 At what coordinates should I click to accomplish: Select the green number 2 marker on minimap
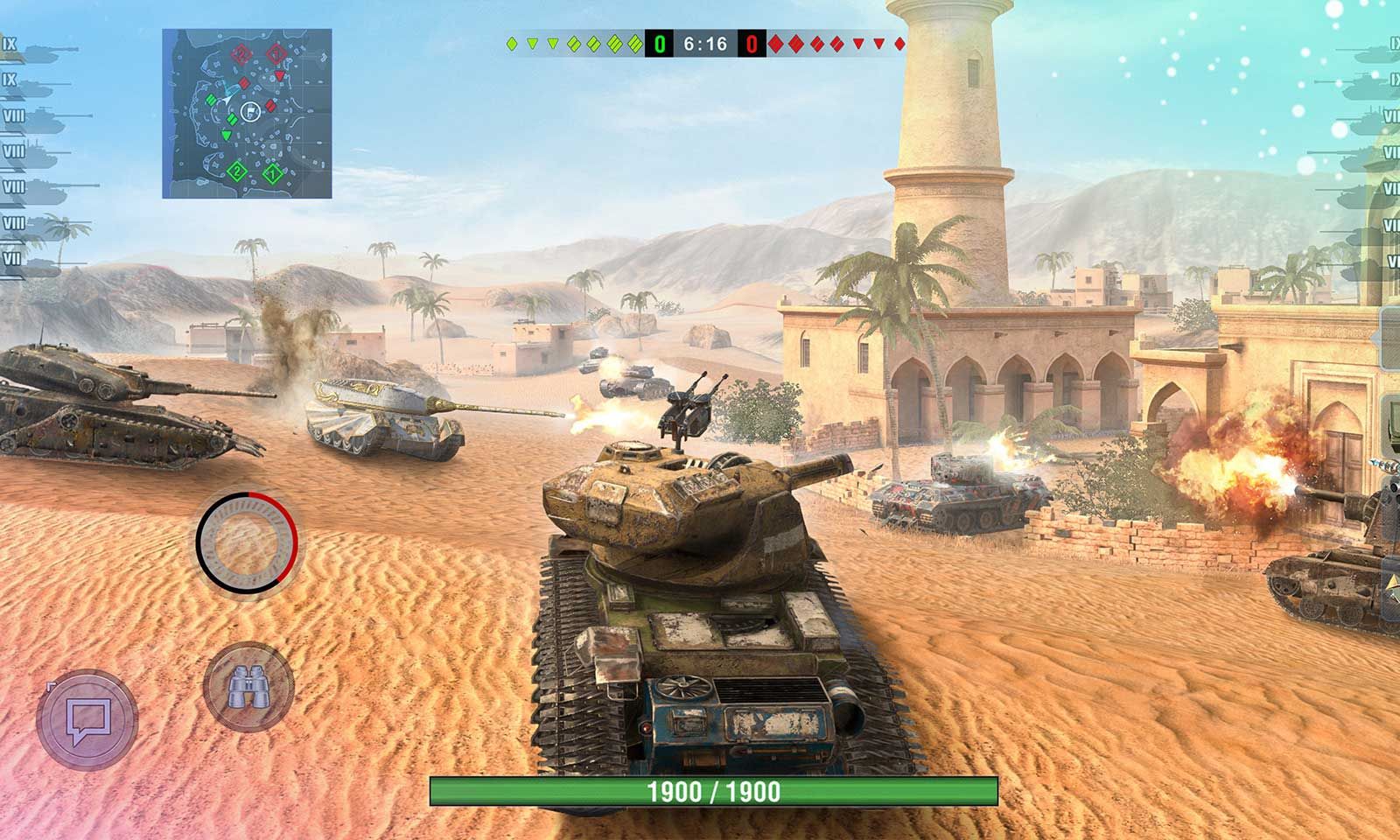236,171
